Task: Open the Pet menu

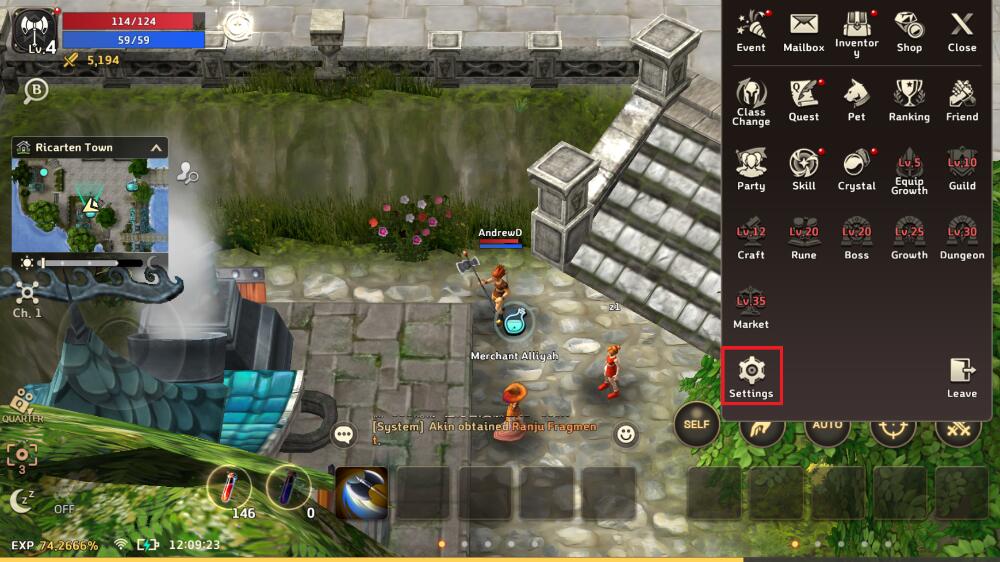Action: [857, 100]
